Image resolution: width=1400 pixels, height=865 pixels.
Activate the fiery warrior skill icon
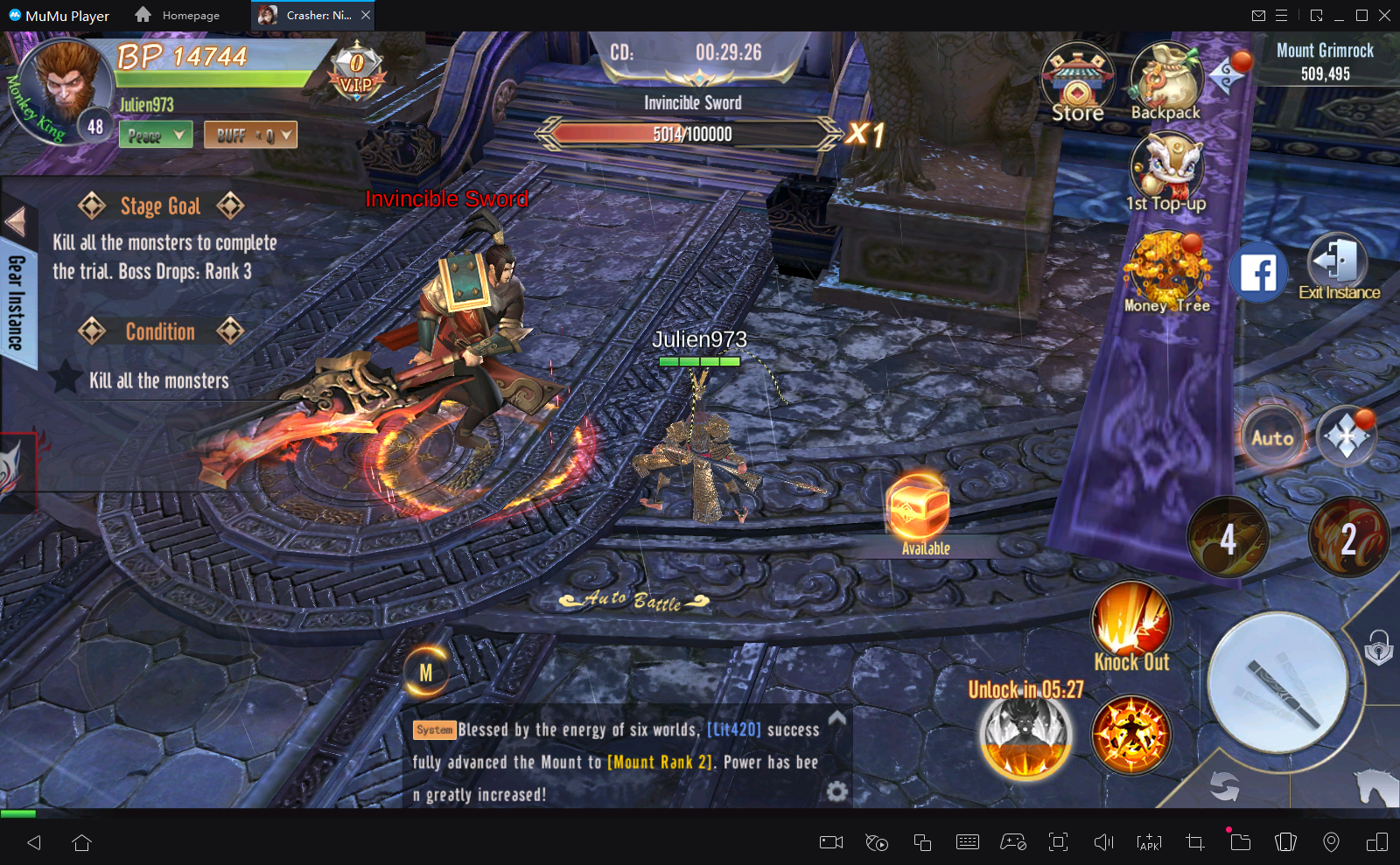point(1130,735)
